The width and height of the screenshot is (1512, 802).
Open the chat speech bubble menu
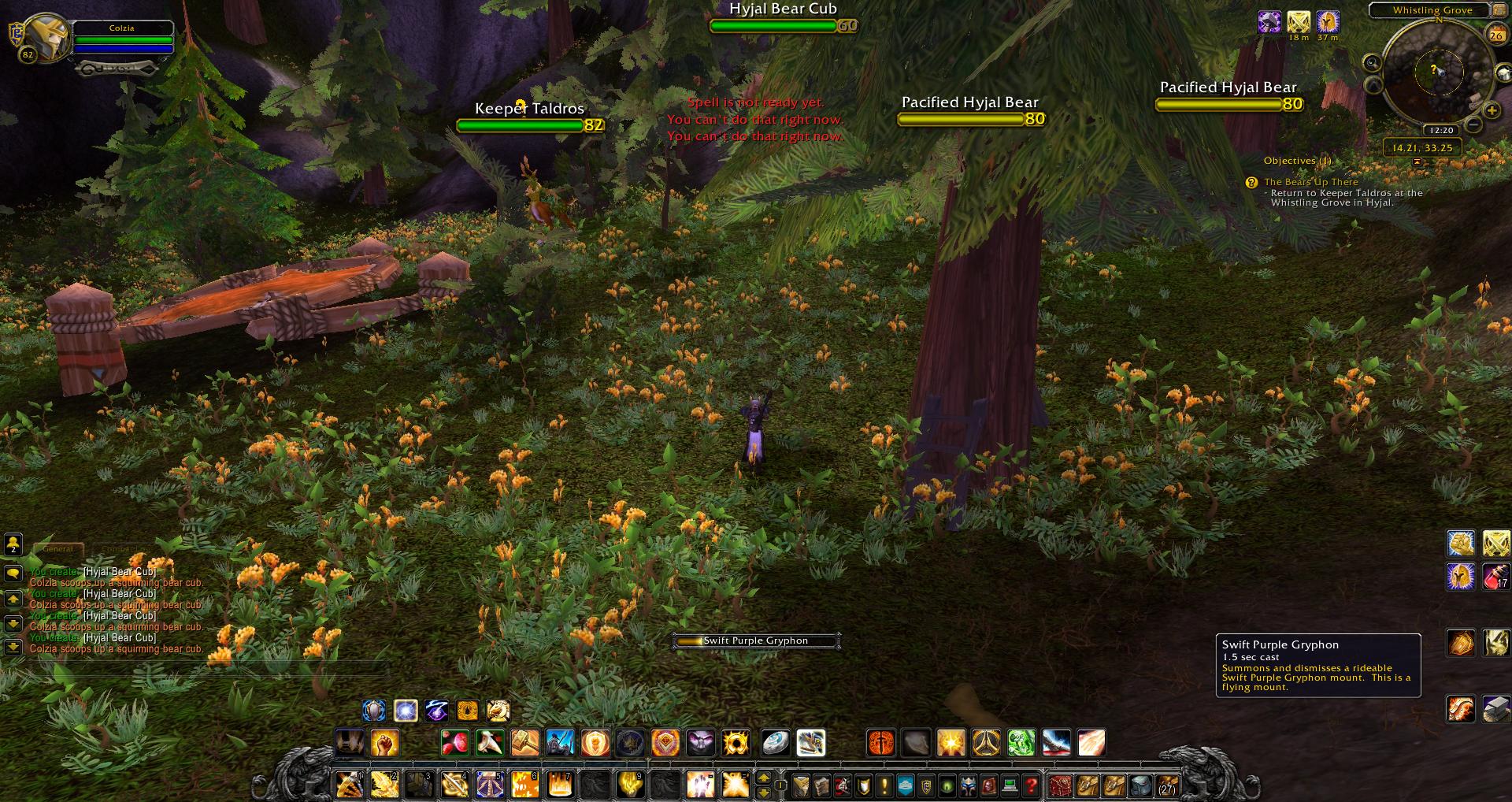coord(13,574)
